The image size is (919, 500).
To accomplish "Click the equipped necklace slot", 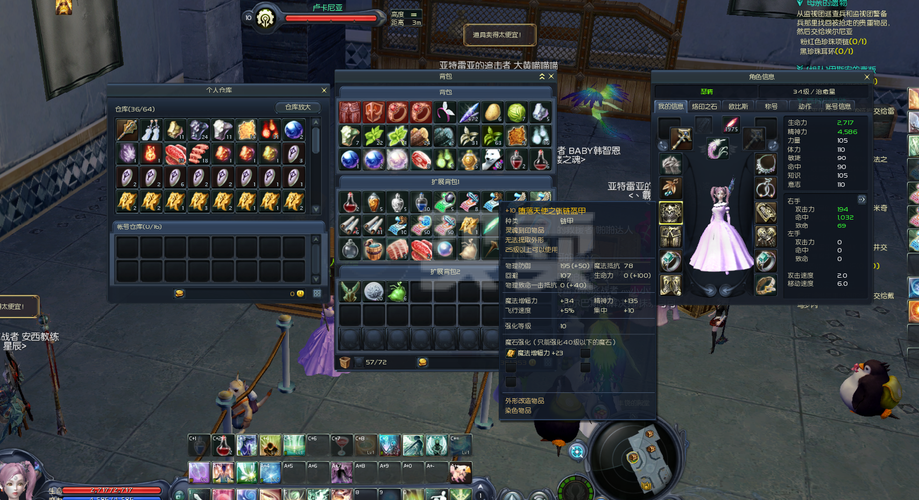I will (x=765, y=164).
